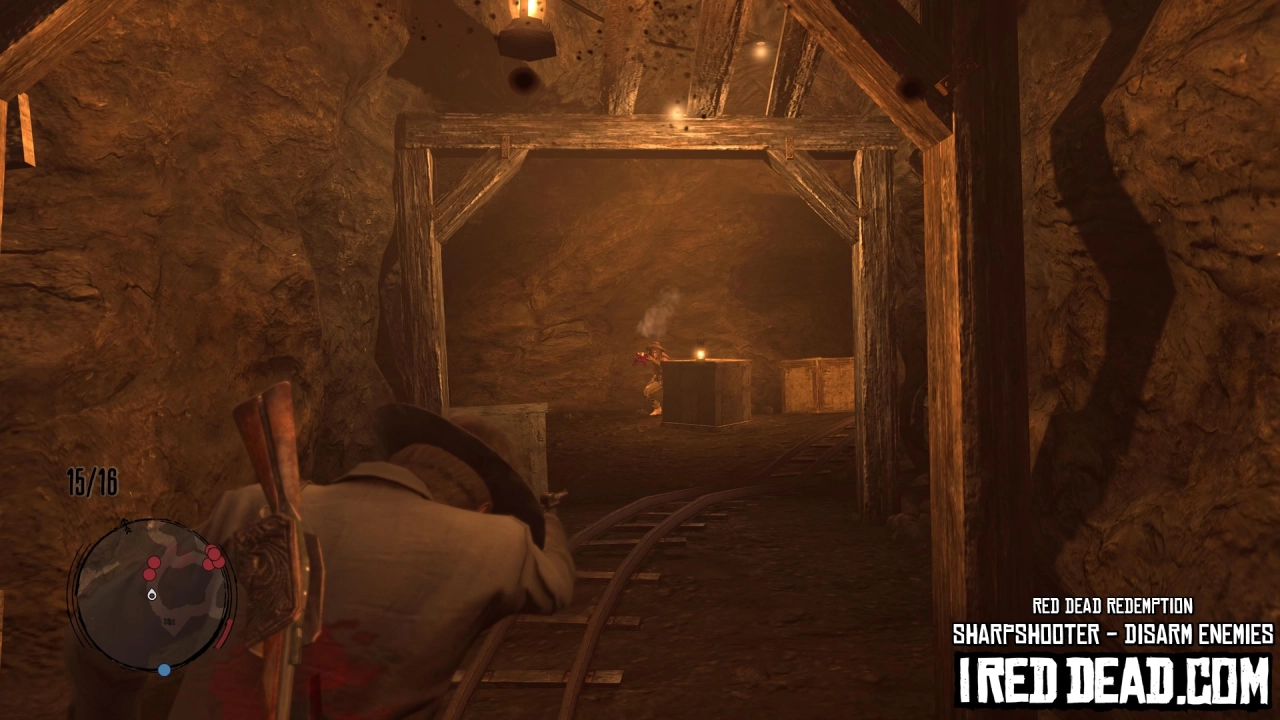The image size is (1280, 720).
Task: Click the north compass marker atop the minimap
Action: [125, 525]
